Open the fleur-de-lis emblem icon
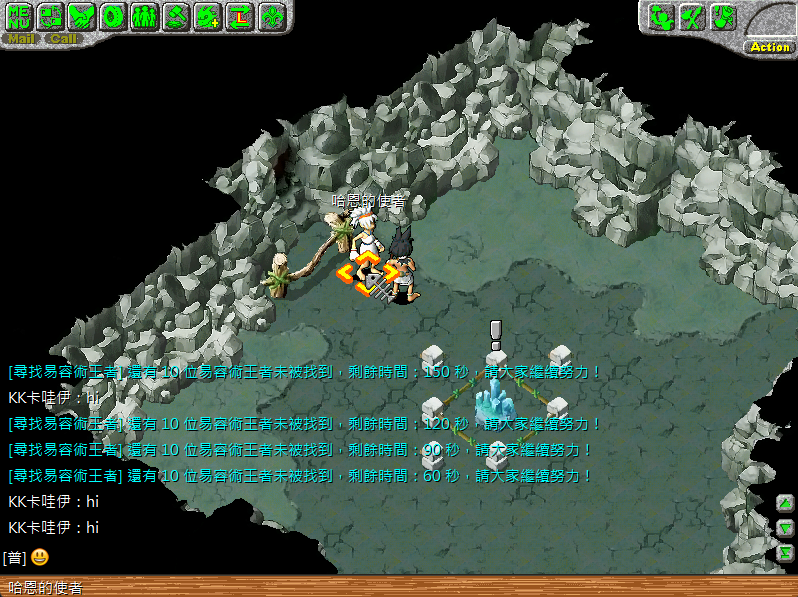 tap(271, 16)
